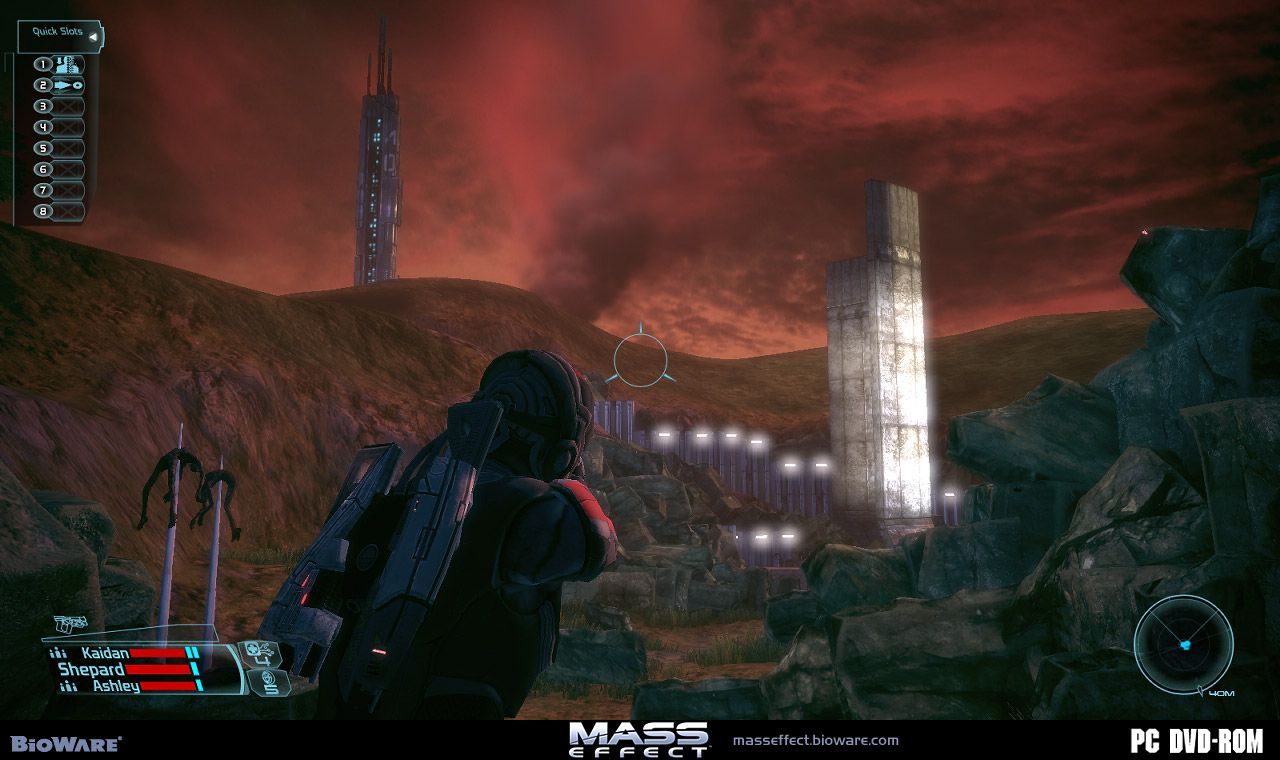Image resolution: width=1280 pixels, height=760 pixels.
Task: Click Shepard's red health bar
Action: pyautogui.click(x=157, y=669)
